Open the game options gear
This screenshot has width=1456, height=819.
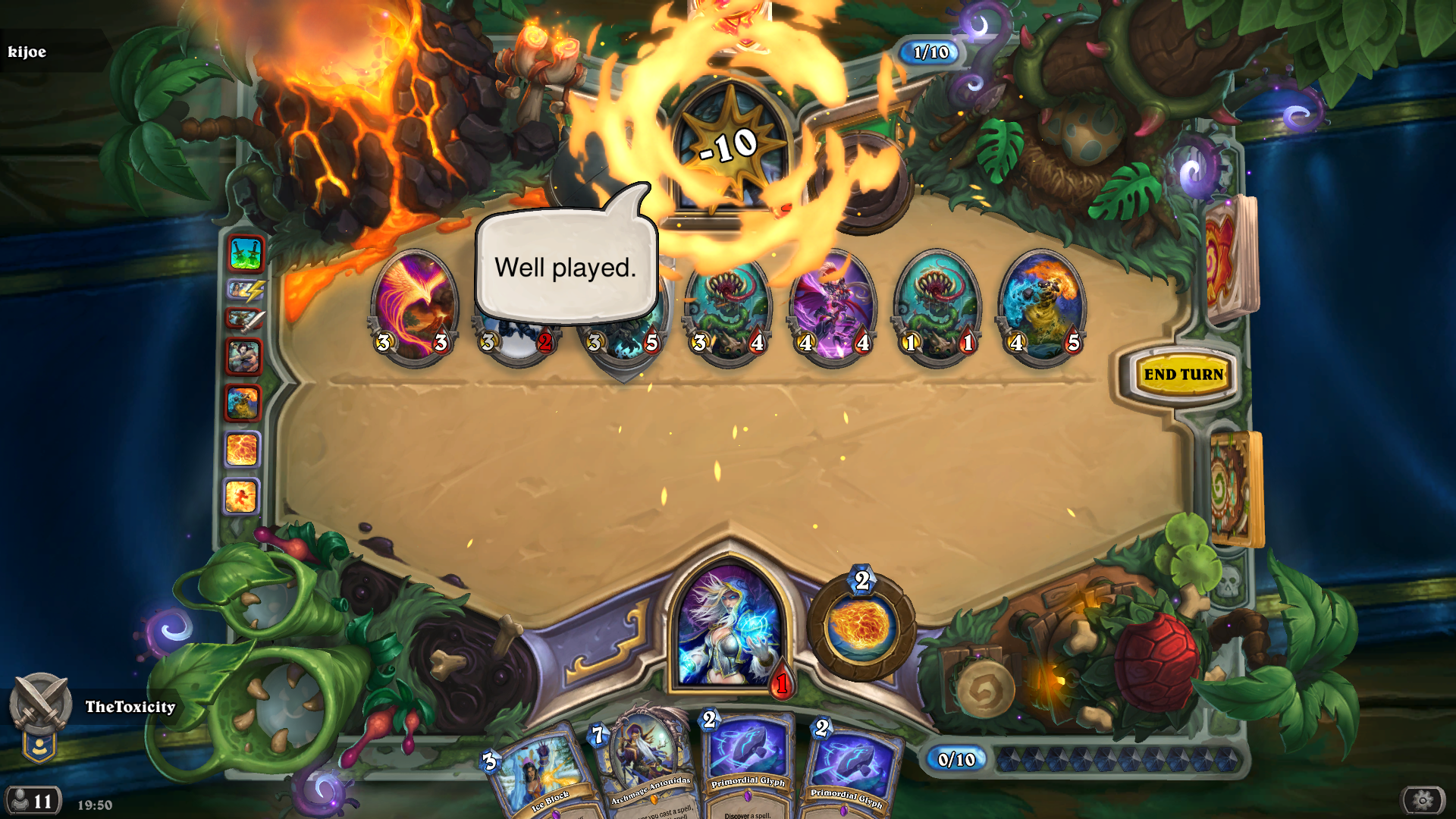pos(1423,799)
